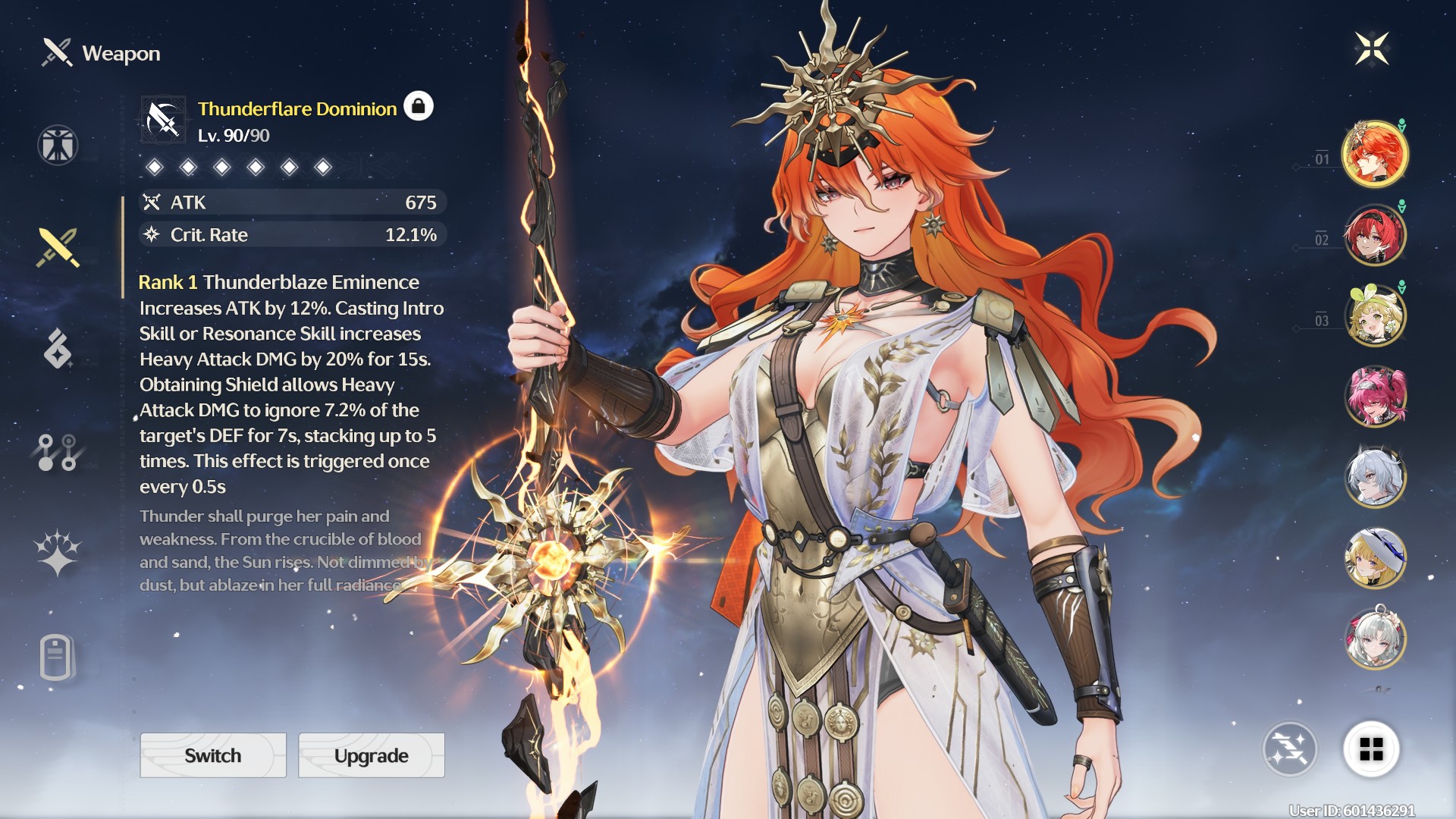Toggle the weapon lock icon
This screenshot has height=819, width=1456.
[x=418, y=107]
